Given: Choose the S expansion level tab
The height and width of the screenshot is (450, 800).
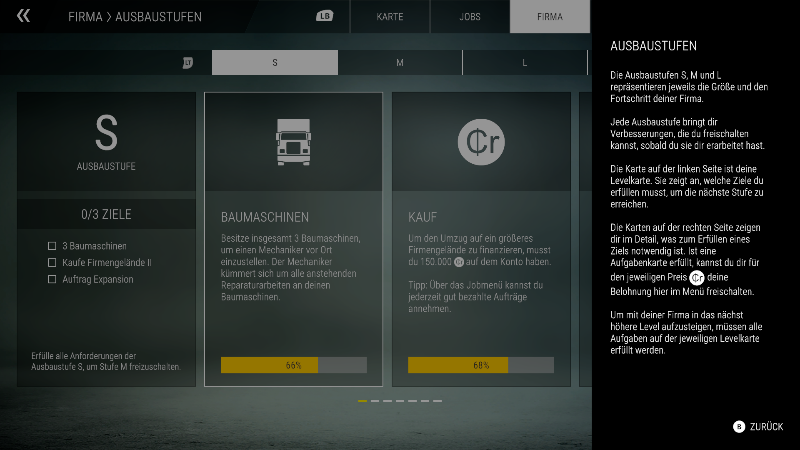Looking at the screenshot, I should tap(275, 63).
